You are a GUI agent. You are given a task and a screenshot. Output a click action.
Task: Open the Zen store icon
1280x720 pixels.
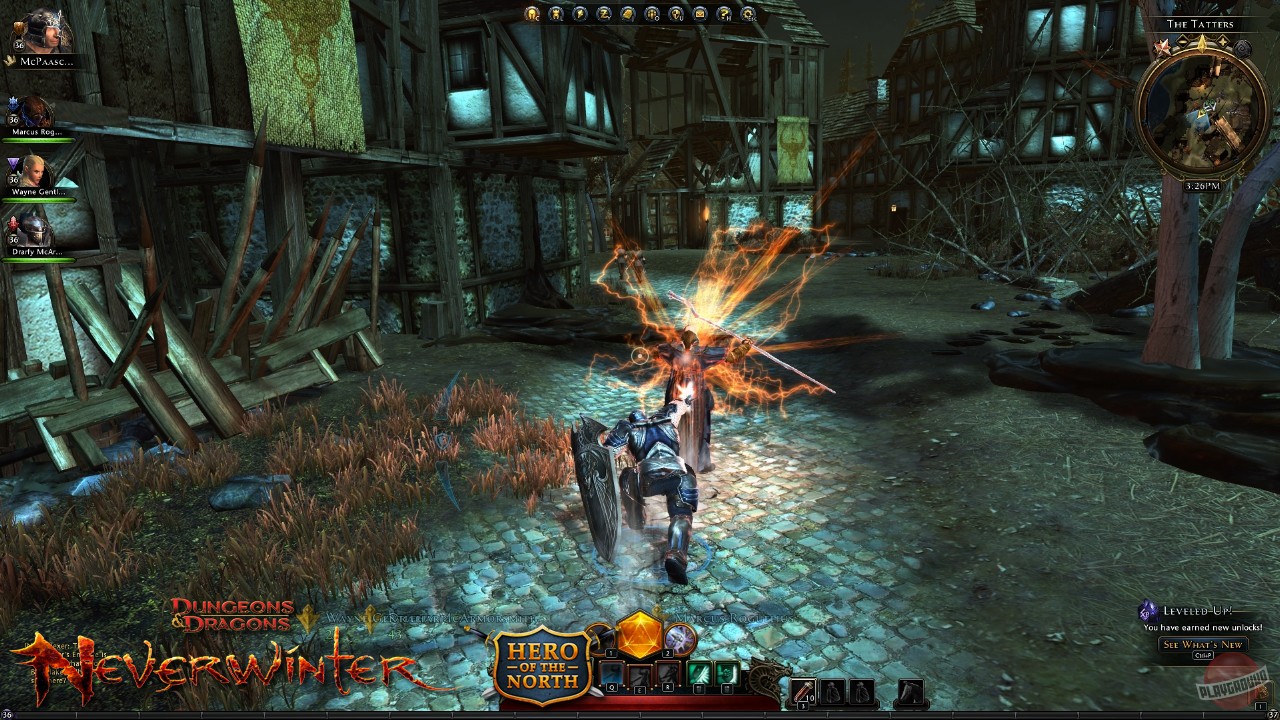[x=604, y=13]
